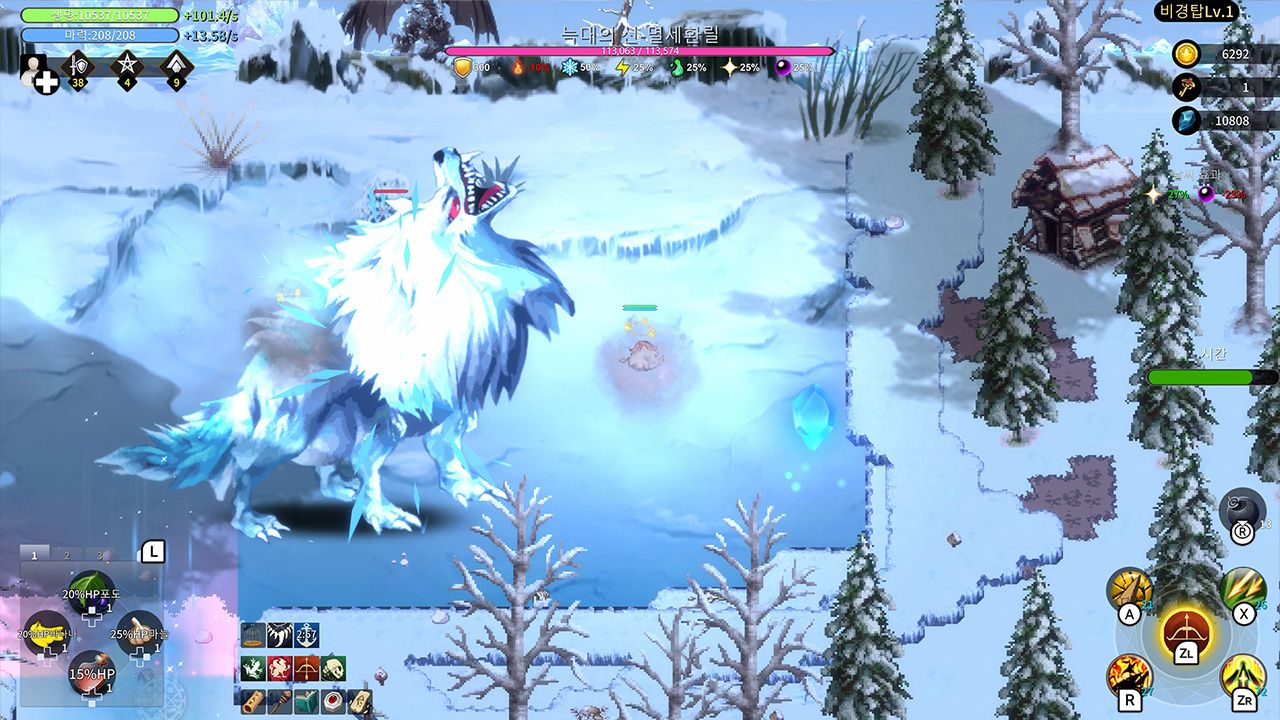Use the 15% HP red potion
The width and height of the screenshot is (1280, 720).
[91, 672]
